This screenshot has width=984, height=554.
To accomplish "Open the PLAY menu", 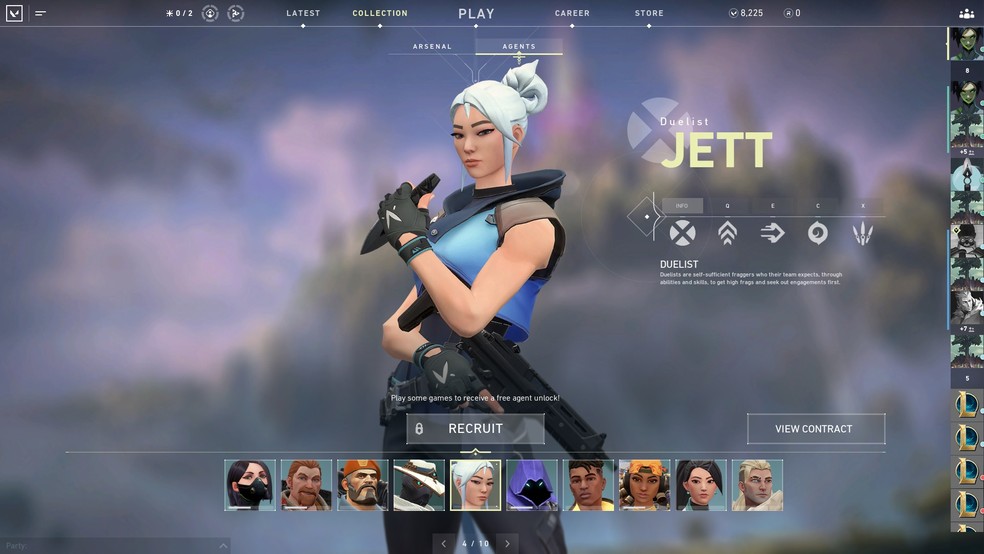I will [x=476, y=14].
